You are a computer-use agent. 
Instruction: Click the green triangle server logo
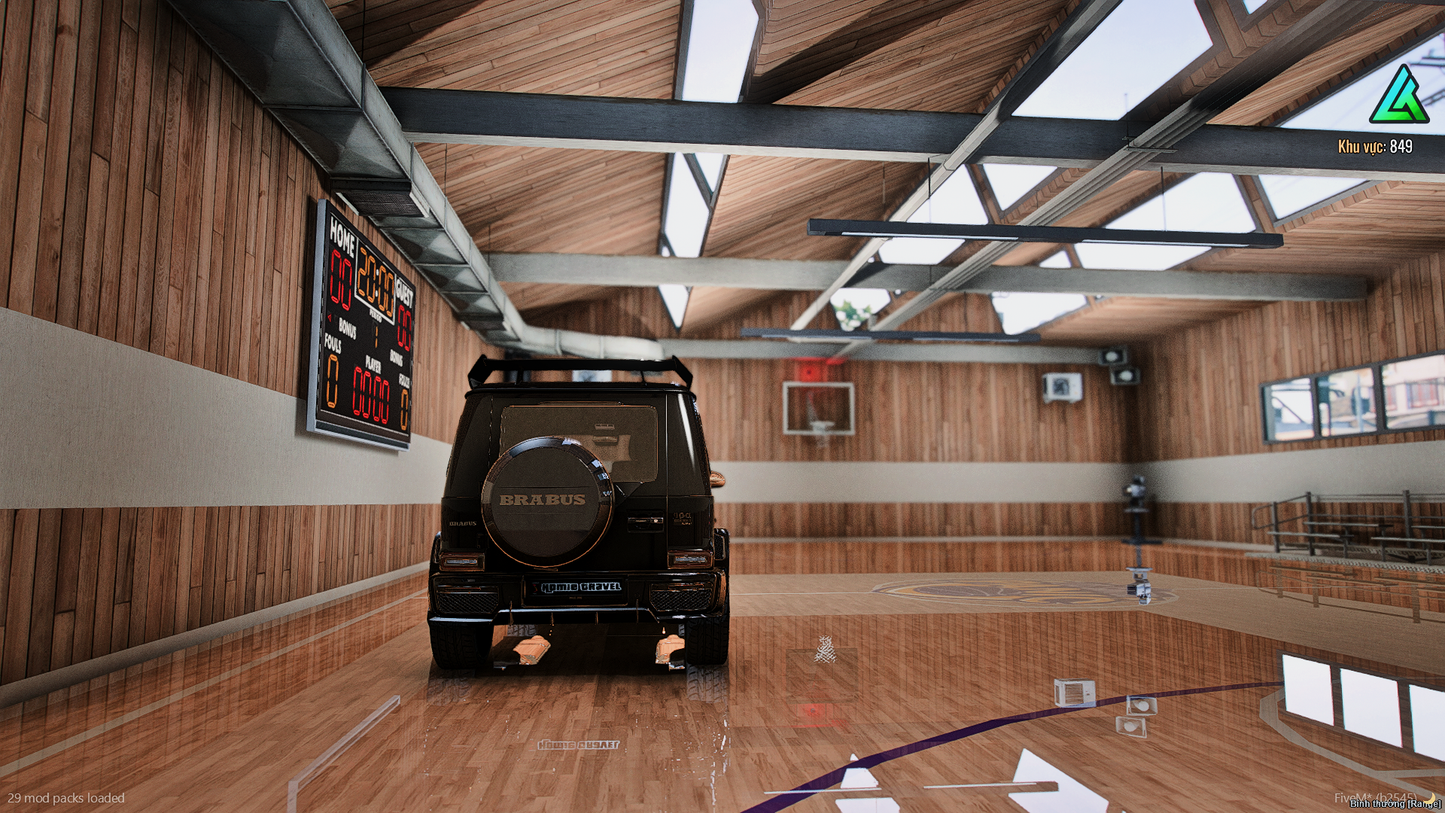point(1397,95)
